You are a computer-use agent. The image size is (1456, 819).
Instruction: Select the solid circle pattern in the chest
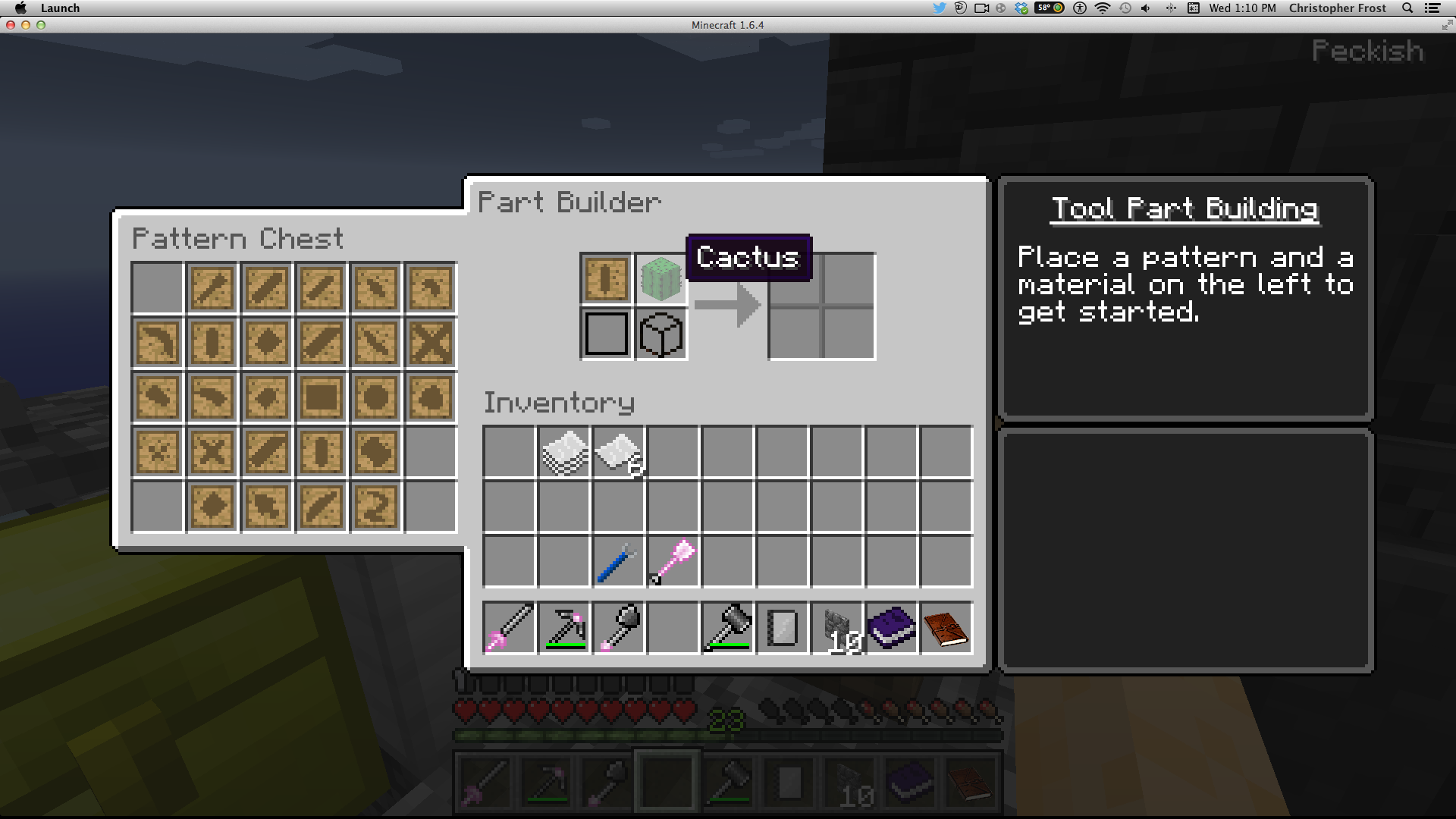(x=375, y=397)
